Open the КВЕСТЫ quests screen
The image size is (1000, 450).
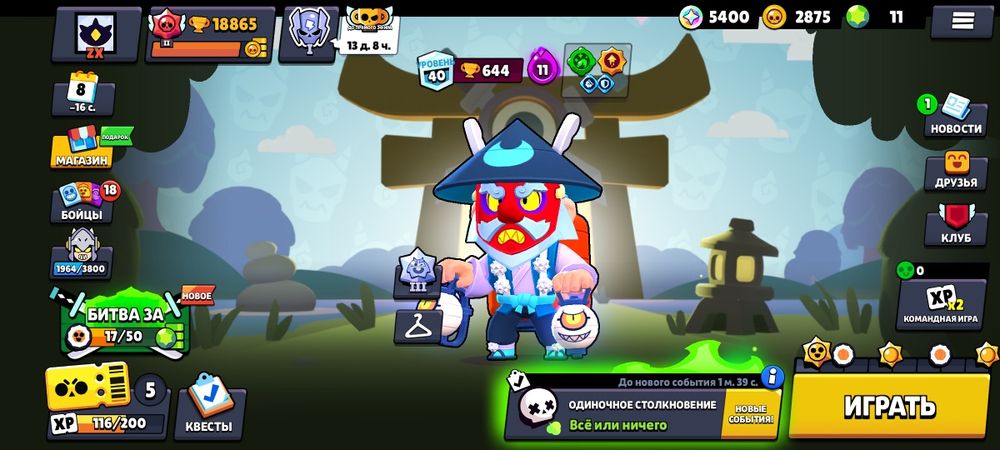[x=209, y=412]
